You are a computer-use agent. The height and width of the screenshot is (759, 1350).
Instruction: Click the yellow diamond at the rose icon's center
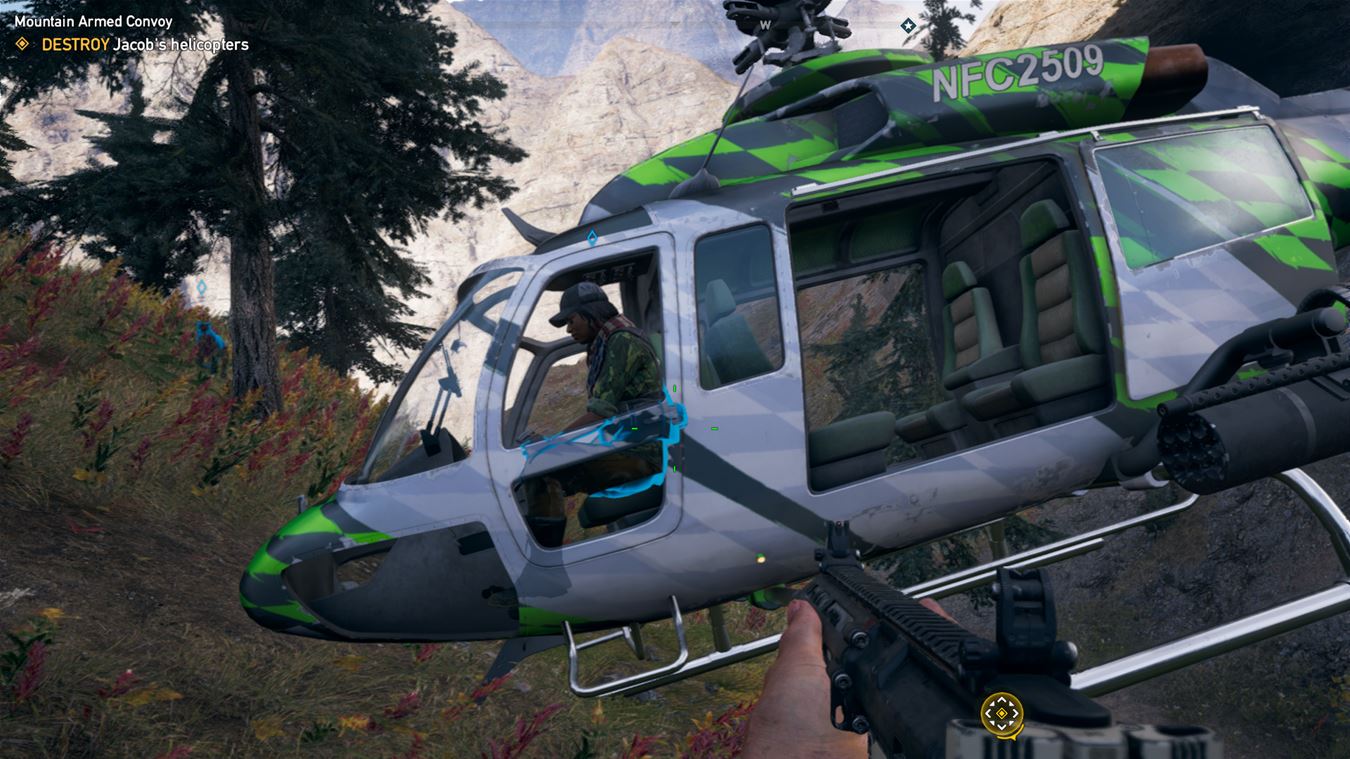click(1002, 712)
